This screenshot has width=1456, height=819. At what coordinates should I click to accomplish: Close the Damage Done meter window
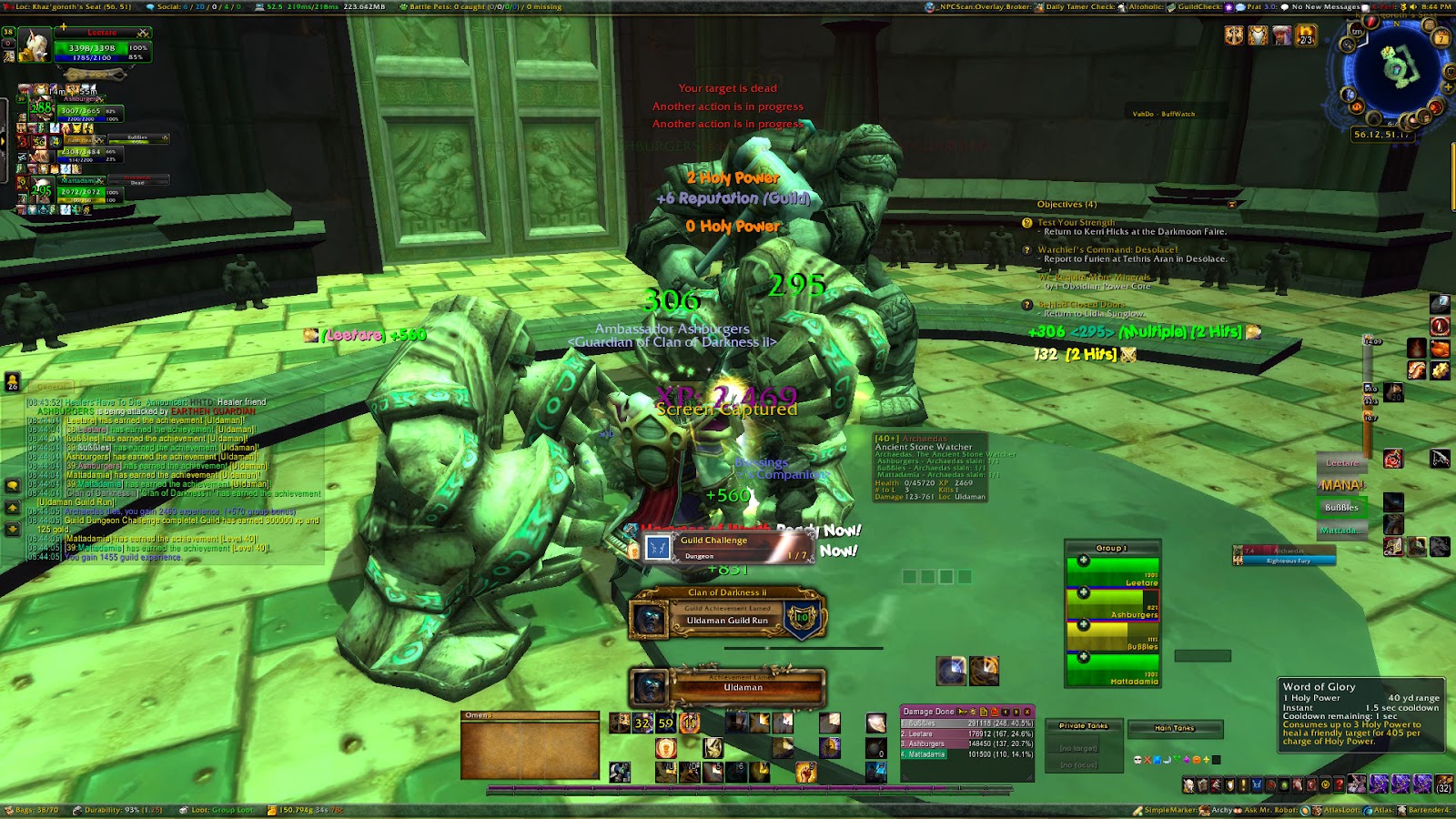coord(1027,712)
